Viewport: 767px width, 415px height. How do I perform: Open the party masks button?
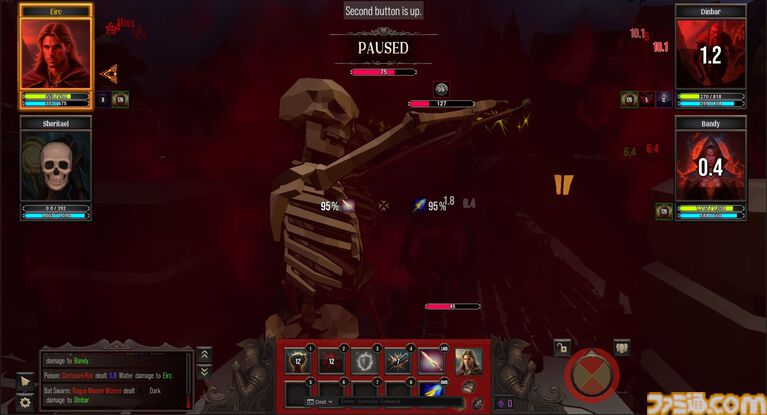[621, 348]
